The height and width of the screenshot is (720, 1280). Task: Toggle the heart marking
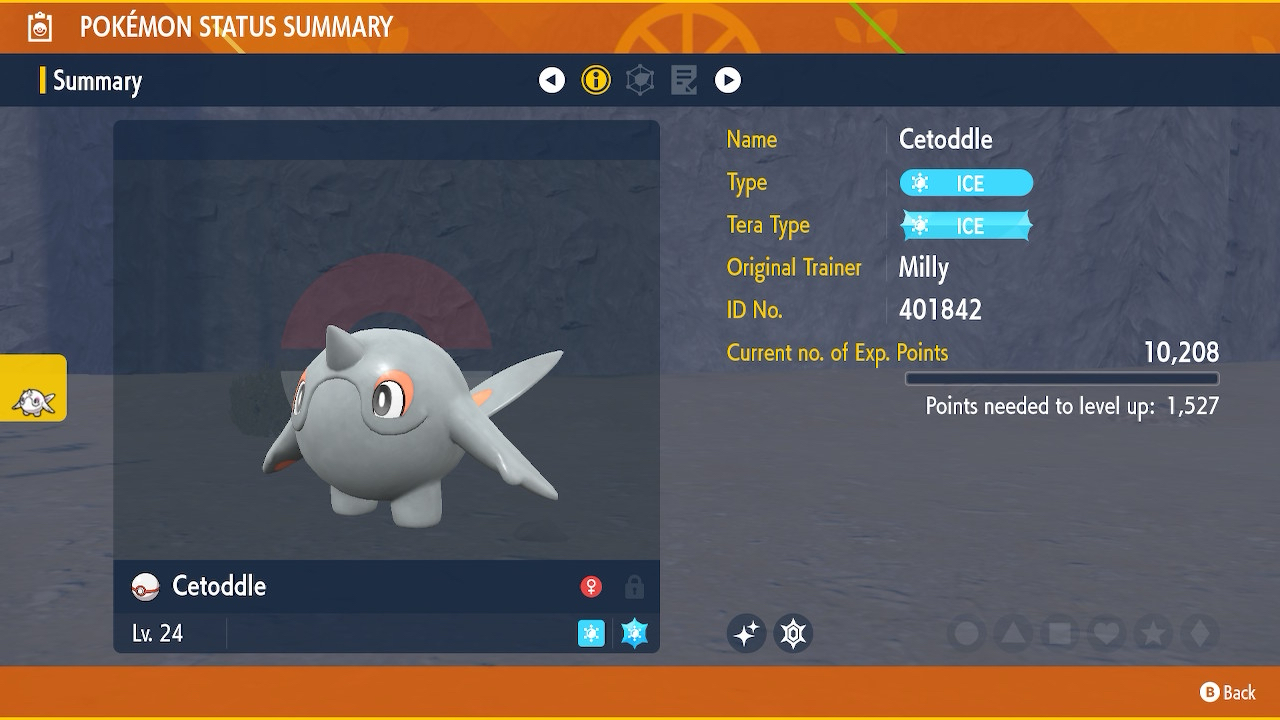point(1107,633)
